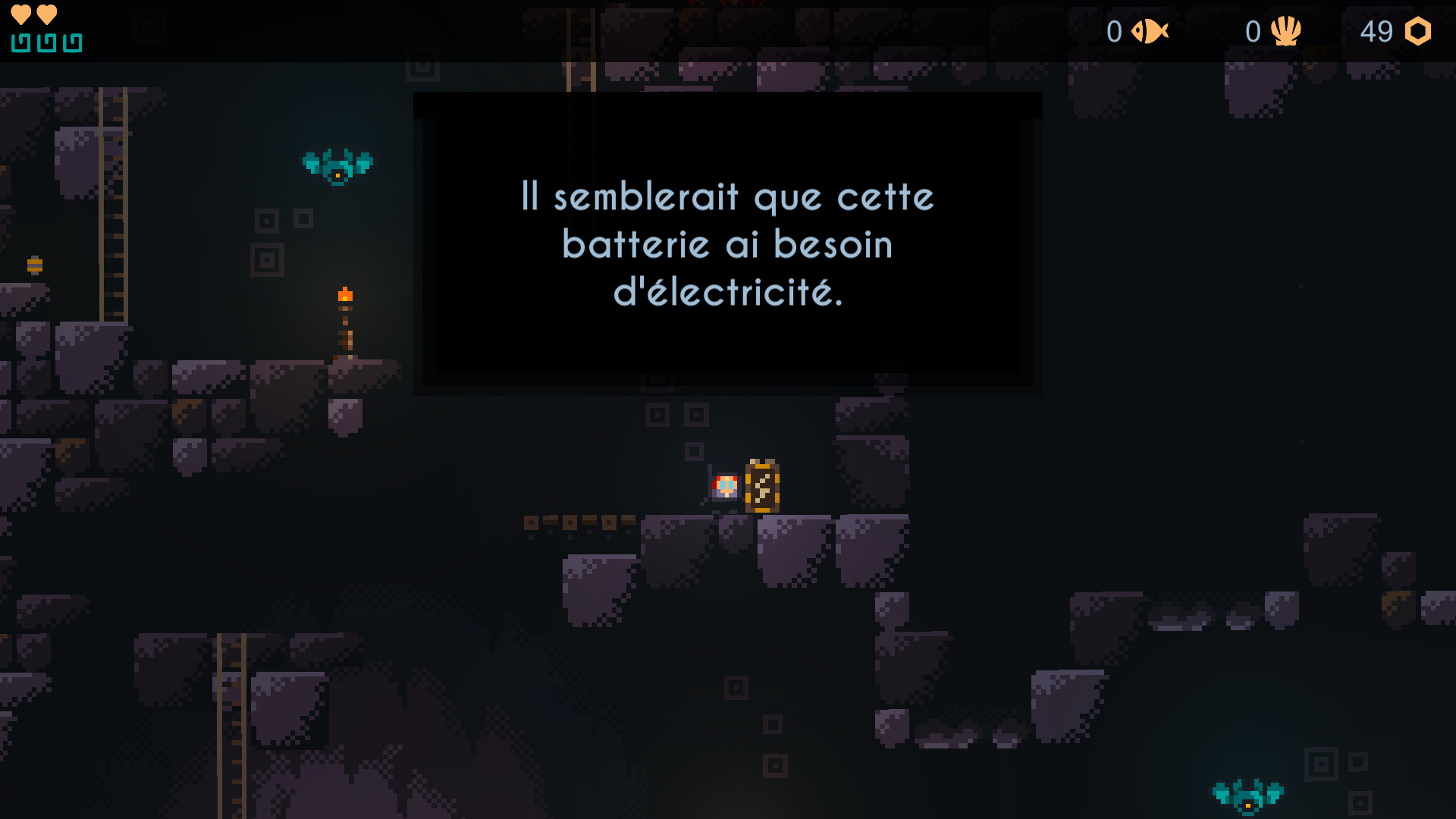Click the shell count number showing 0
1456x819 pixels.
coord(1253,32)
